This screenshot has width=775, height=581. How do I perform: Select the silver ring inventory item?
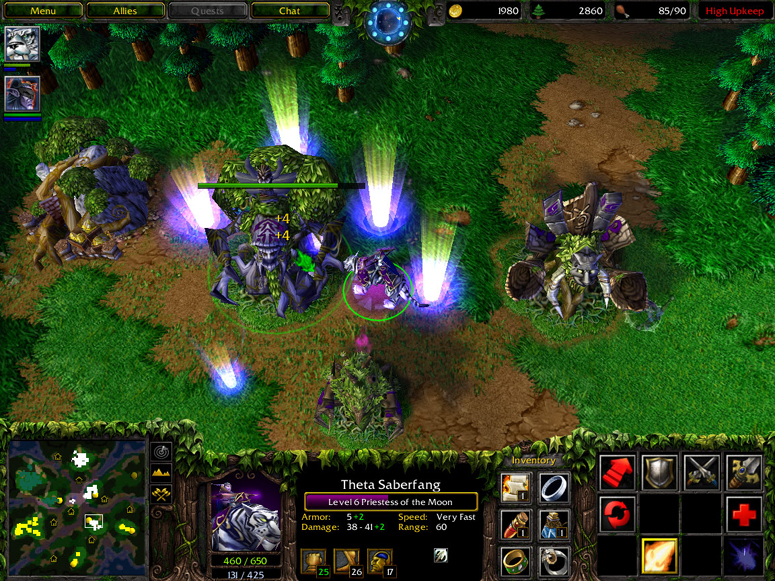coord(554,487)
